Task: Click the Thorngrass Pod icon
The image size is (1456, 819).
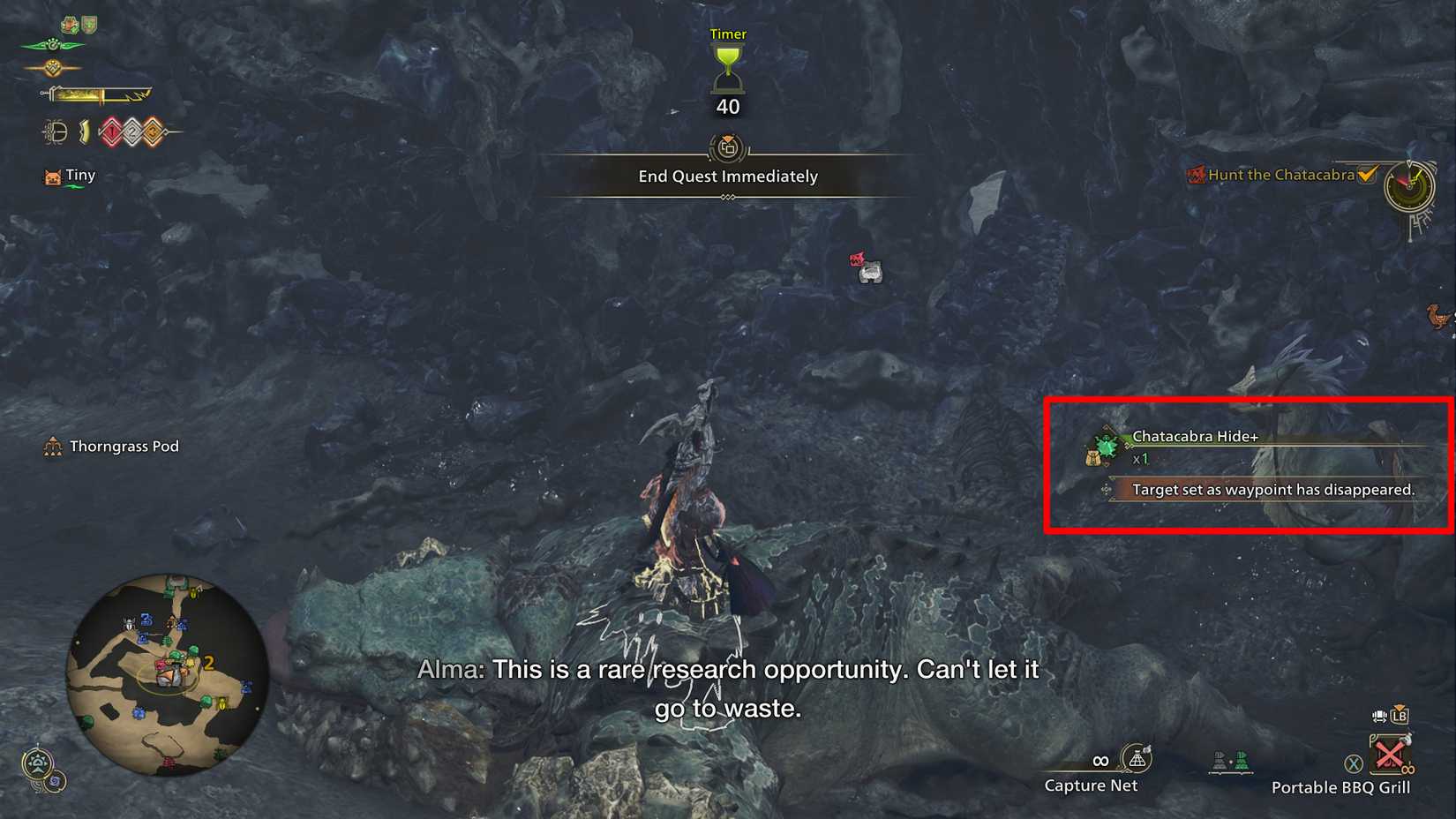Action: [x=51, y=447]
